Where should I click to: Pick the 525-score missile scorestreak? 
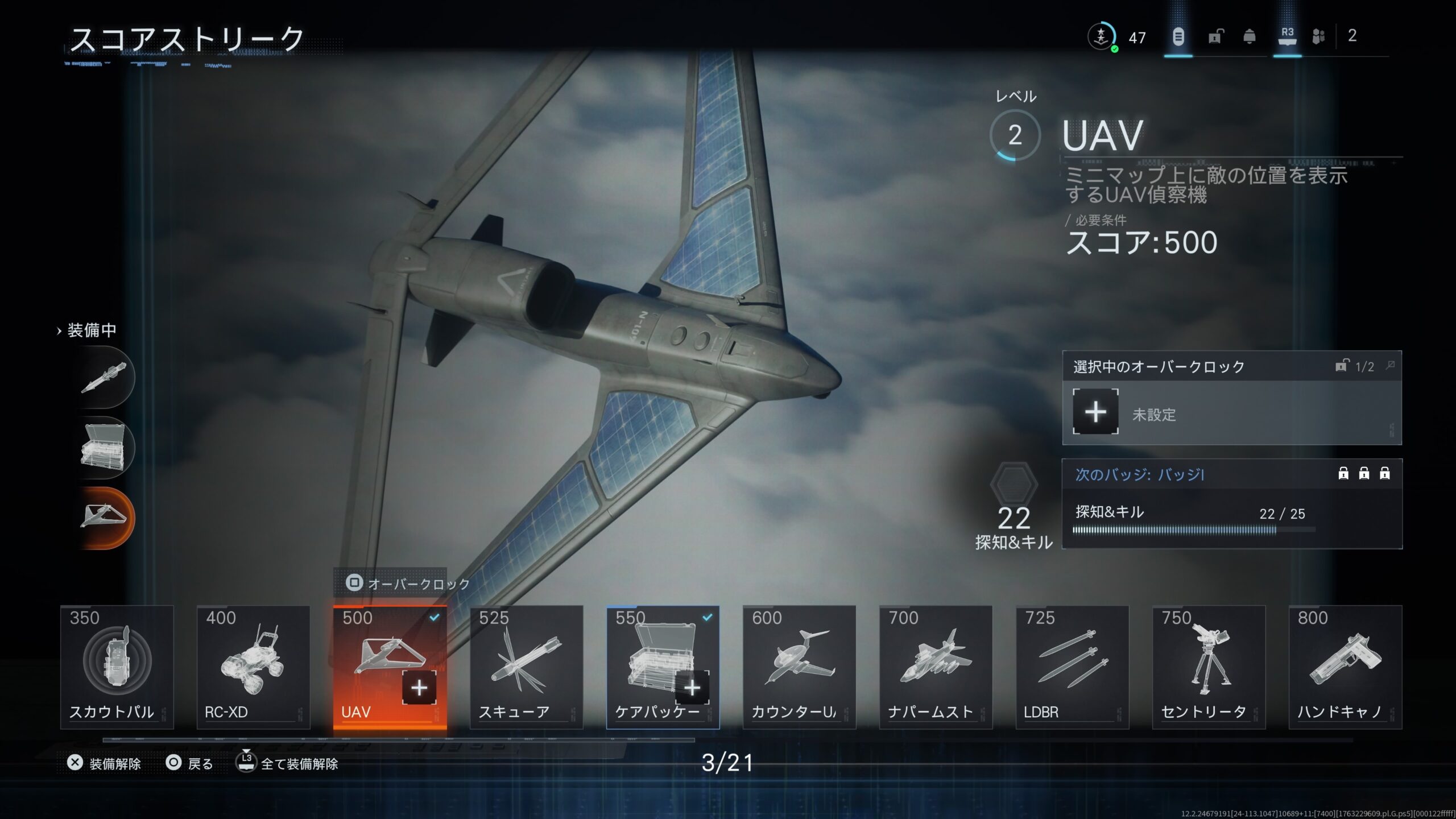coord(526,667)
